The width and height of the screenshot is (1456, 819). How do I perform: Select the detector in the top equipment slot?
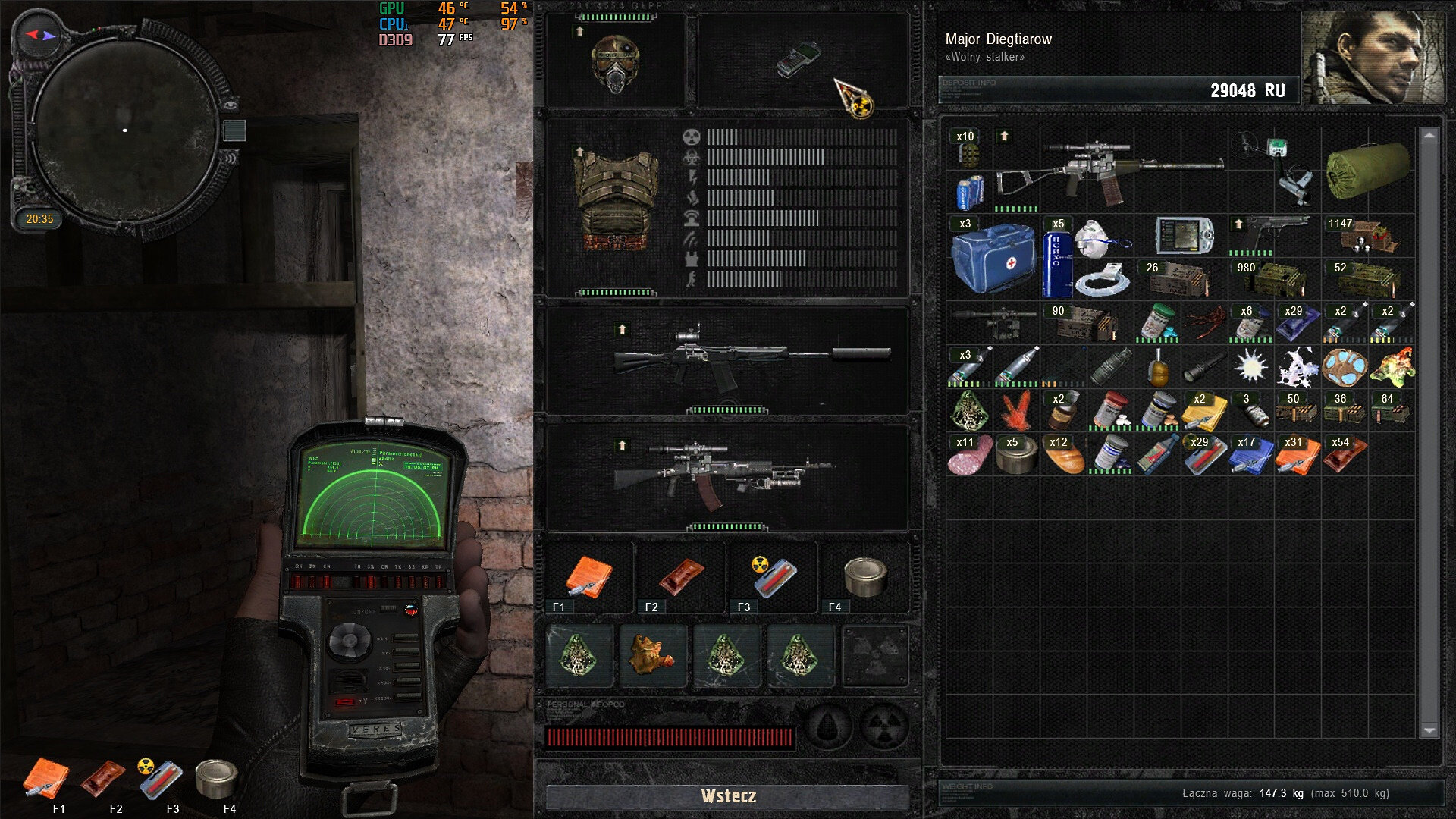pyautogui.click(x=800, y=59)
